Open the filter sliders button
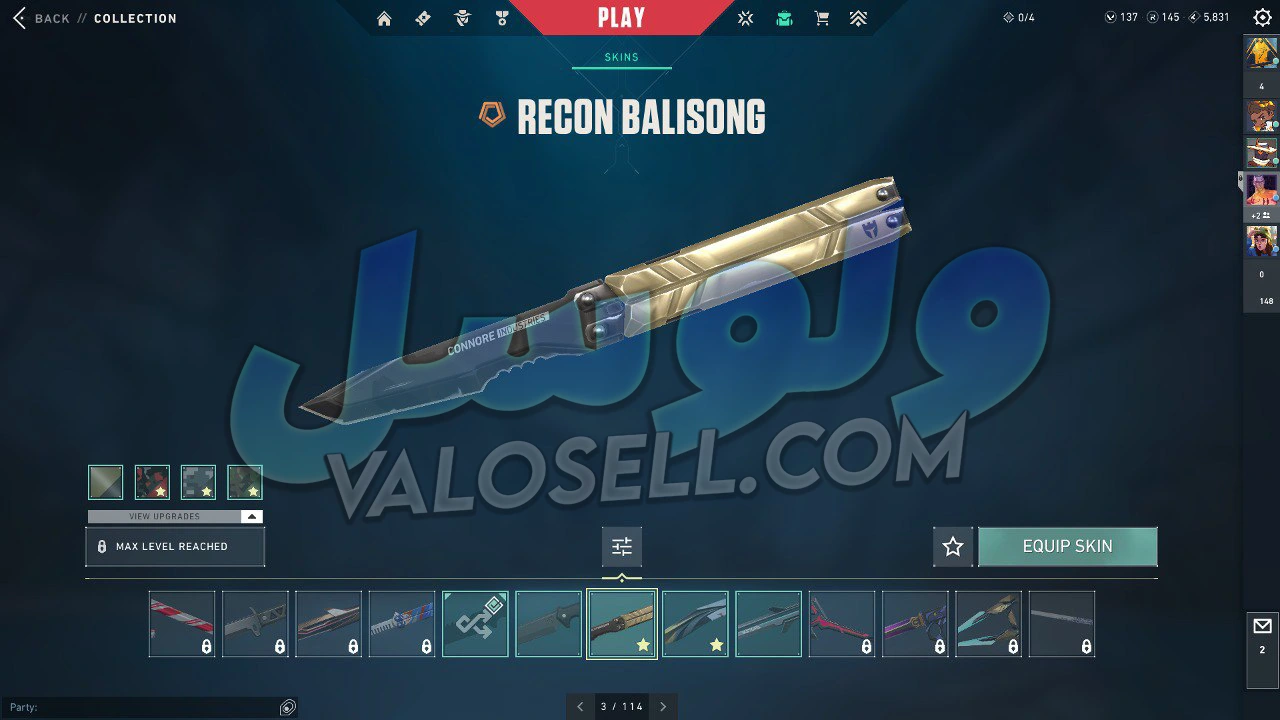1280x720 pixels. click(622, 547)
